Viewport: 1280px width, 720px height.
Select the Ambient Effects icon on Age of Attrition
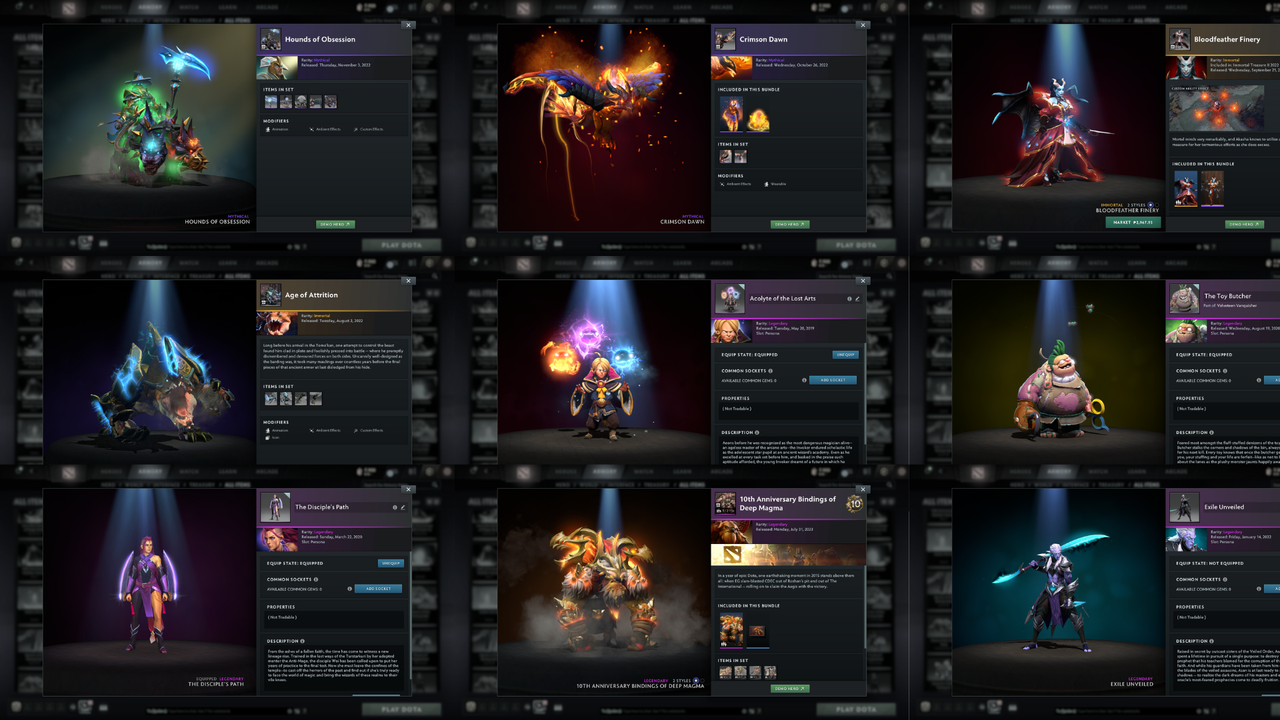click(x=312, y=431)
